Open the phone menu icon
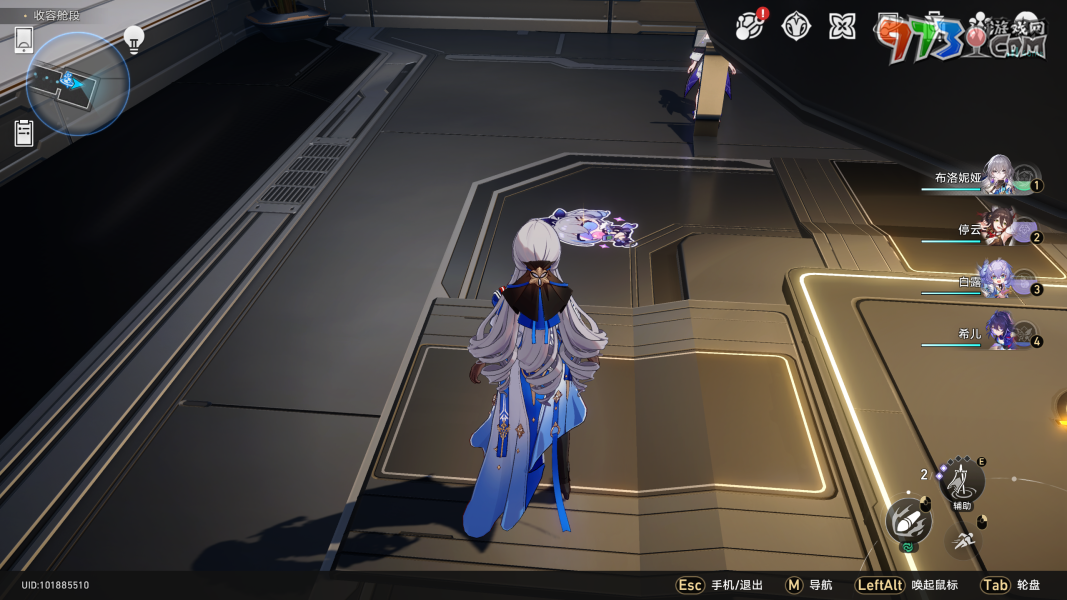Viewport: 1067px width, 600px height. coord(24,41)
